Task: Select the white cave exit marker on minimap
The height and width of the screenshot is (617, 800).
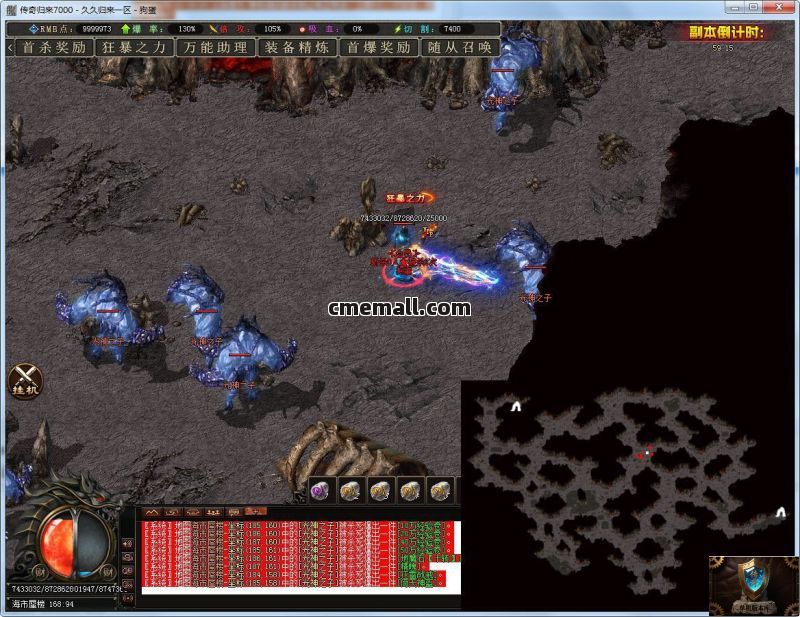Action: coord(516,406)
